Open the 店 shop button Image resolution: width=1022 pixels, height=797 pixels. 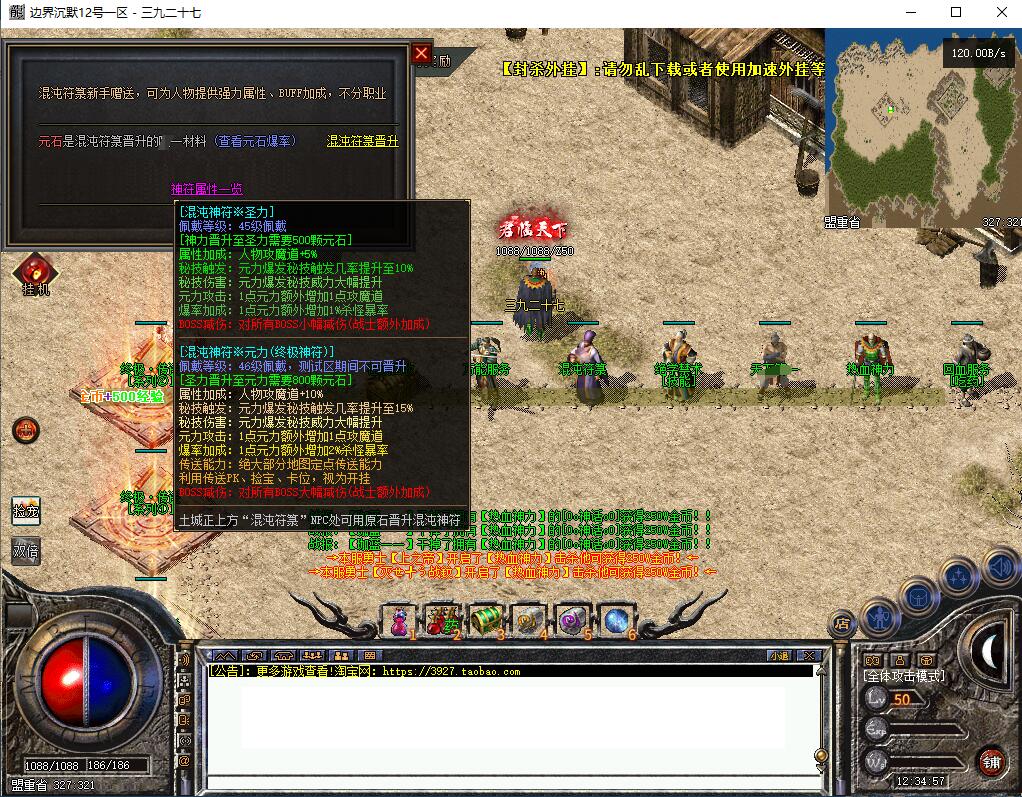(x=841, y=624)
